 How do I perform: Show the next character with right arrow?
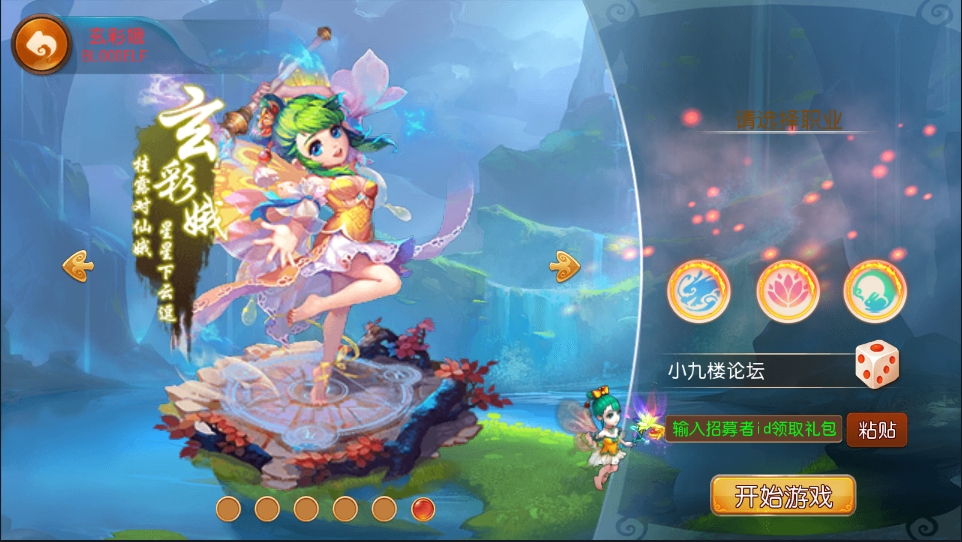tap(565, 265)
